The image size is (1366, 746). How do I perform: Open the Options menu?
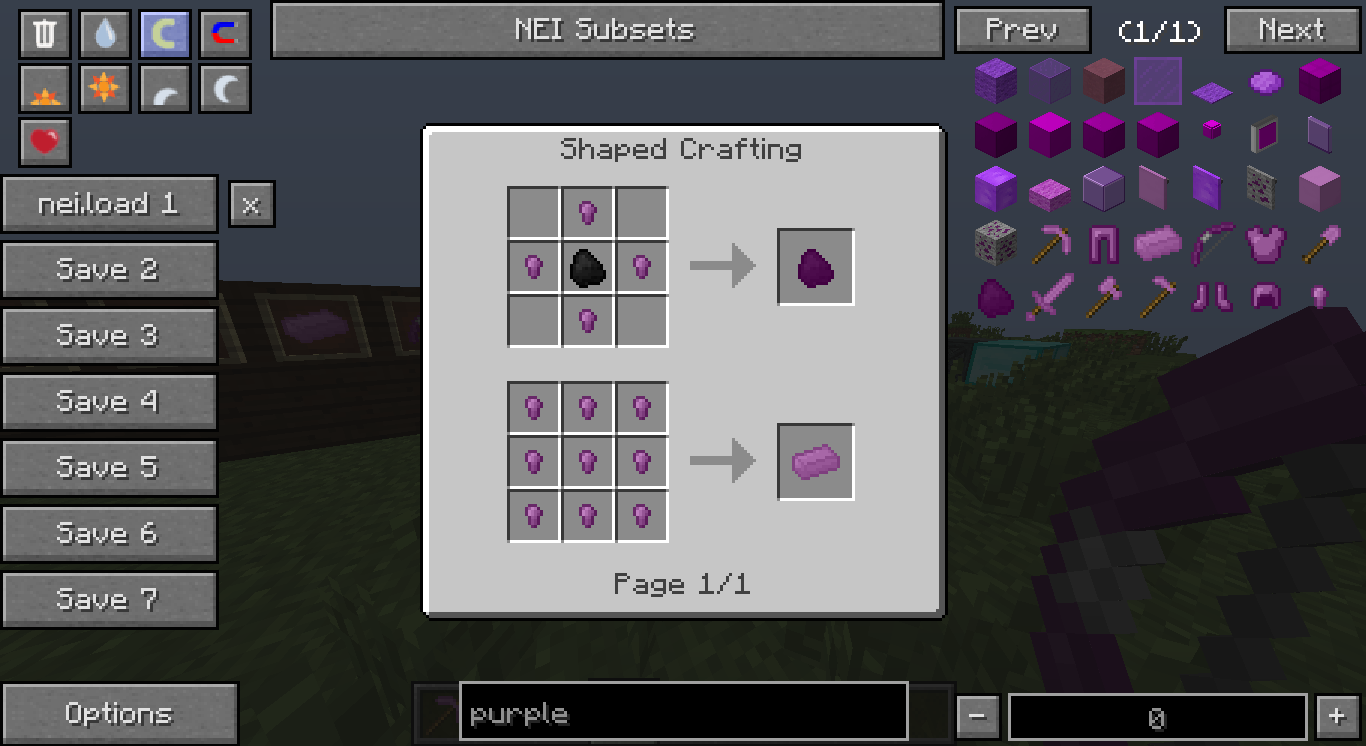[119, 712]
